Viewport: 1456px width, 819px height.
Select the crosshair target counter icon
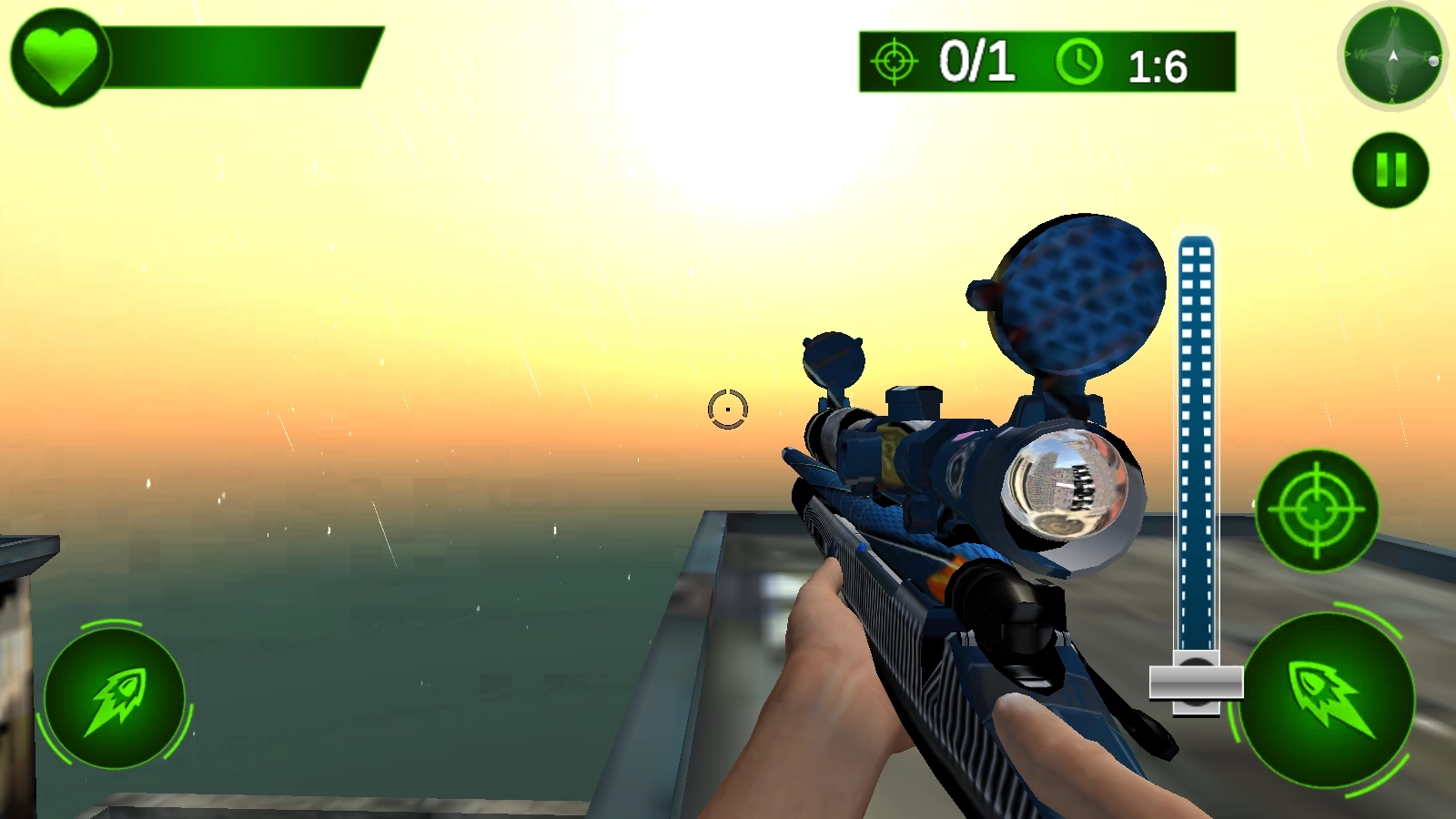click(x=893, y=62)
